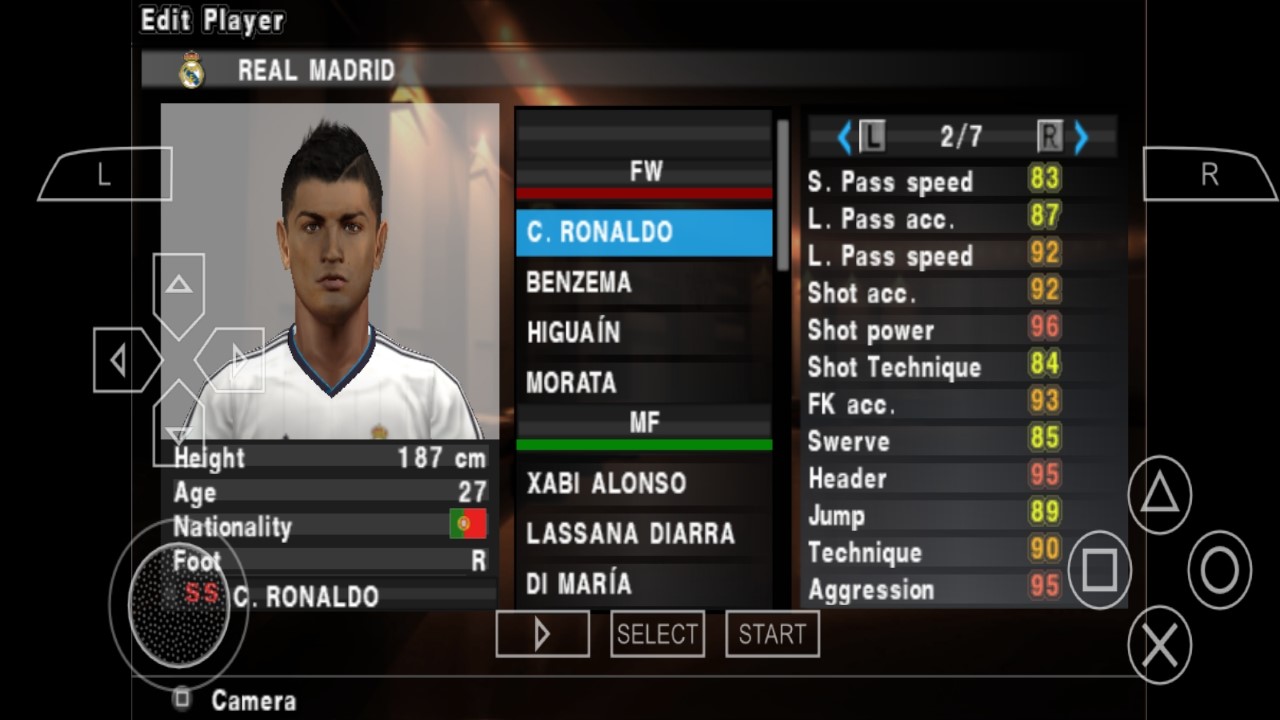1280x720 pixels.
Task: Tap the on-screen SELECT button
Action: (x=657, y=634)
